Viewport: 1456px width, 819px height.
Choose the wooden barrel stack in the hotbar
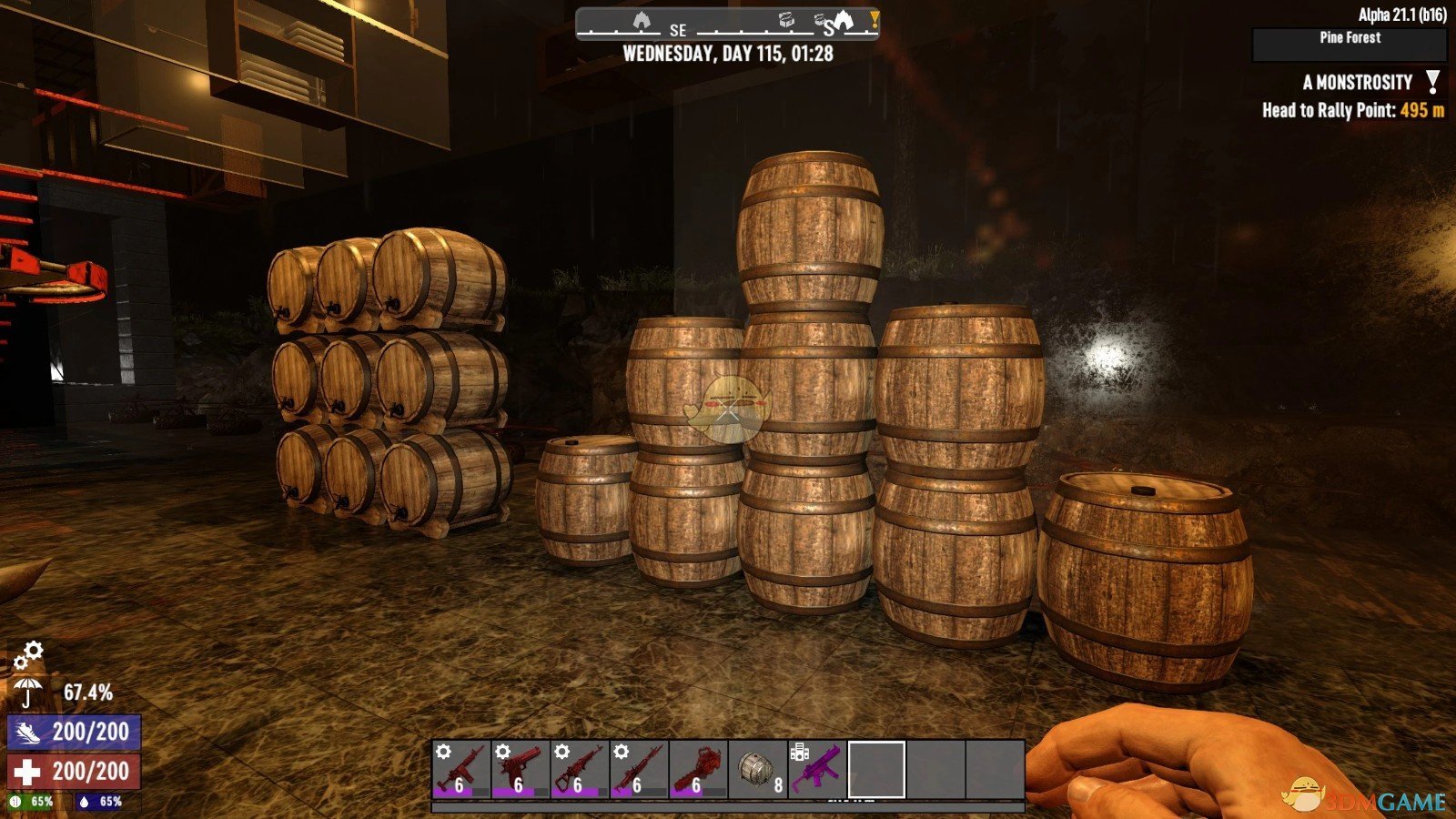(x=757, y=769)
